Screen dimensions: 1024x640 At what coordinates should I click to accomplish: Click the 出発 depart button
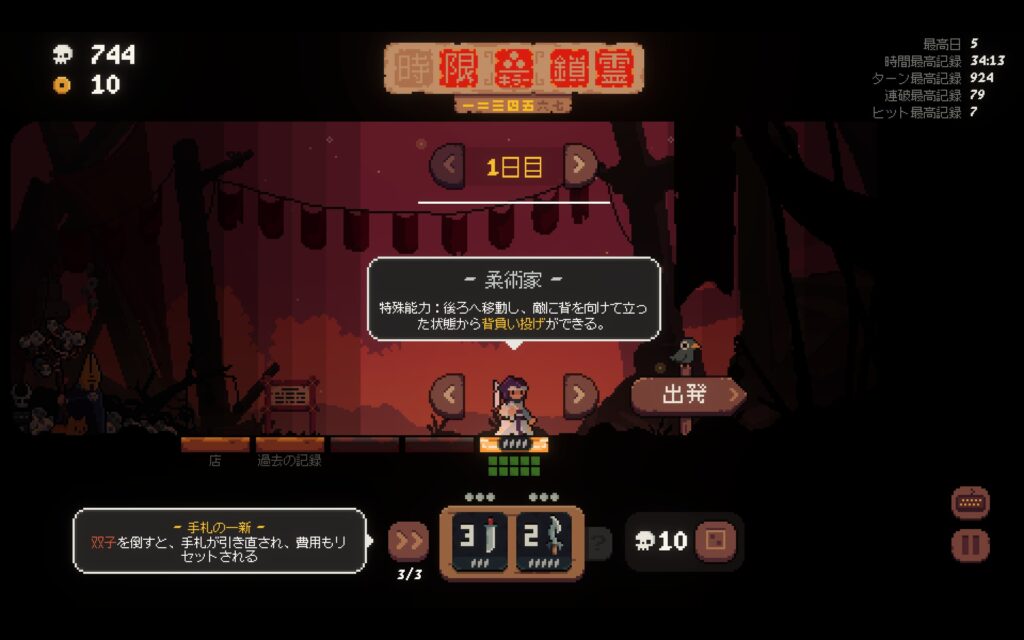pos(688,394)
